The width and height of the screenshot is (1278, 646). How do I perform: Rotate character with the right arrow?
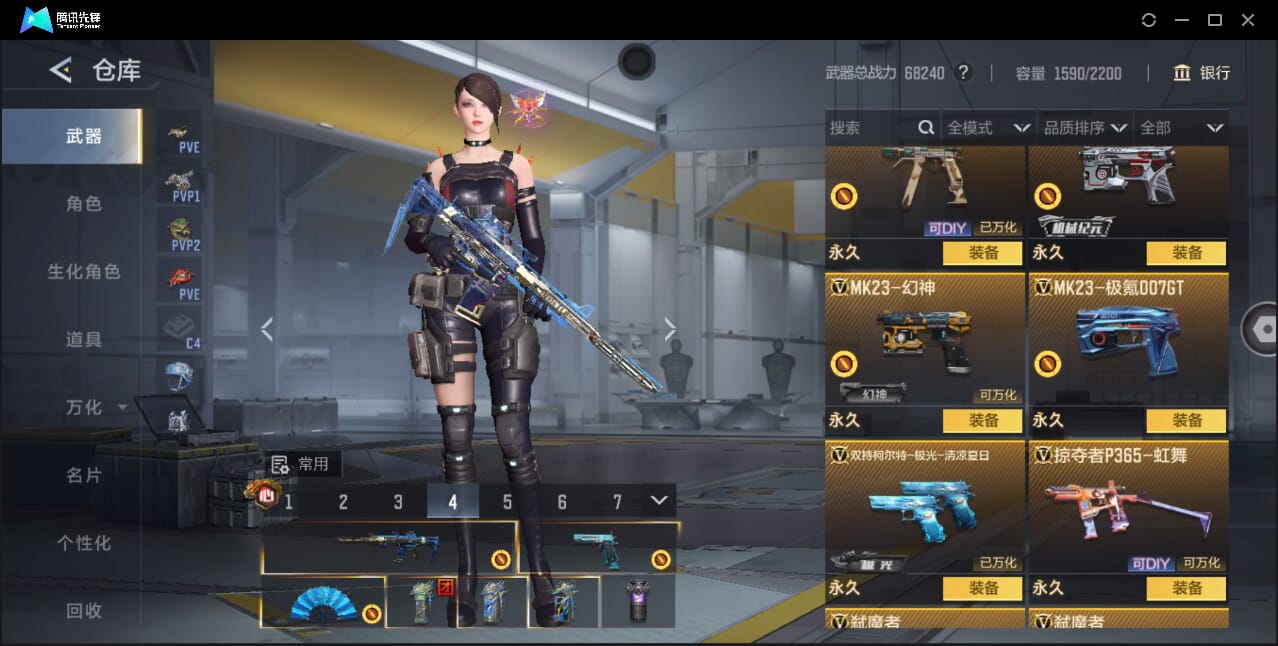coord(670,329)
